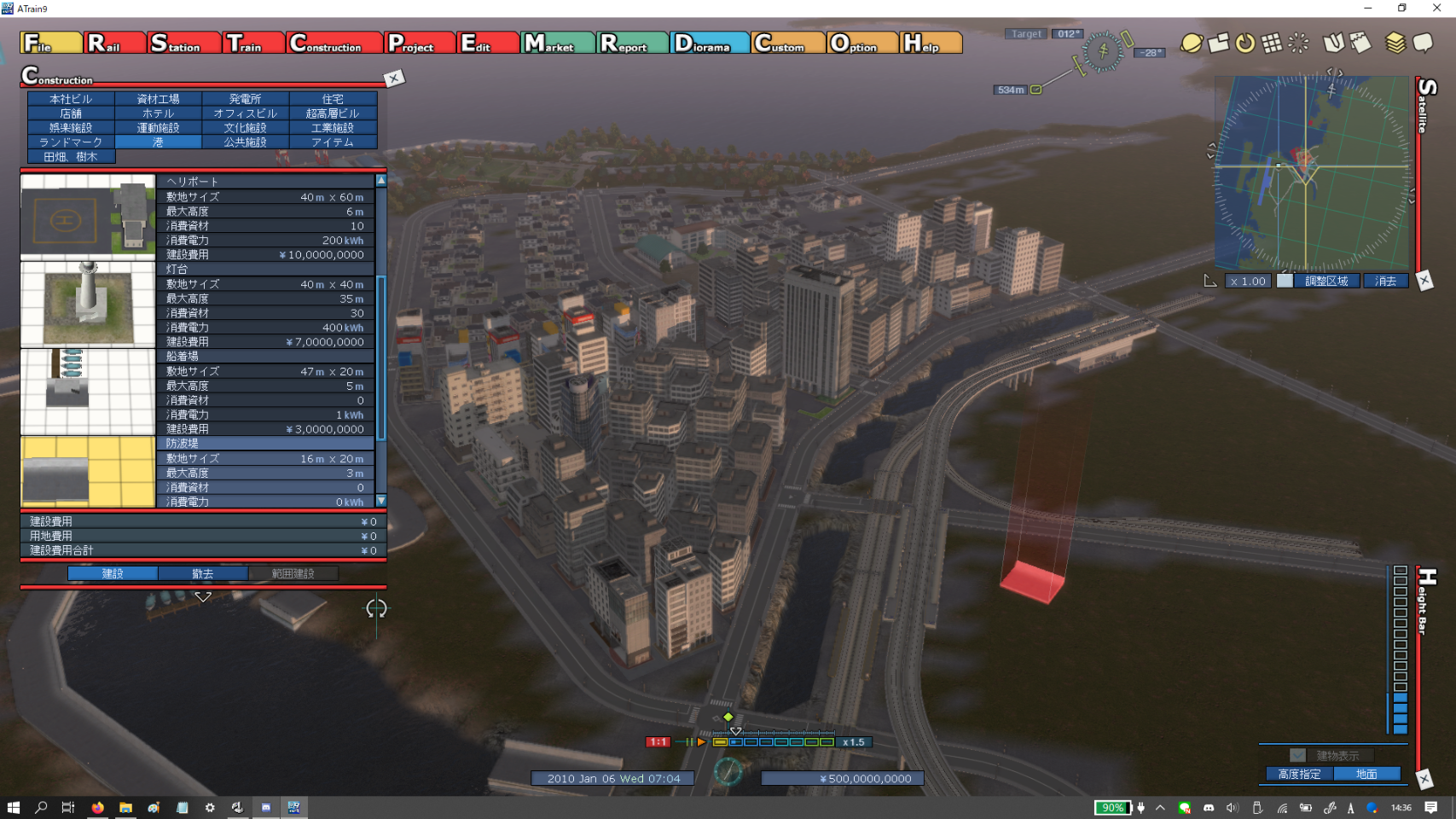This screenshot has width=1456, height=819.
Task: Maximize/restore the ATrain9 window
Action: pyautogui.click(x=1401, y=8)
